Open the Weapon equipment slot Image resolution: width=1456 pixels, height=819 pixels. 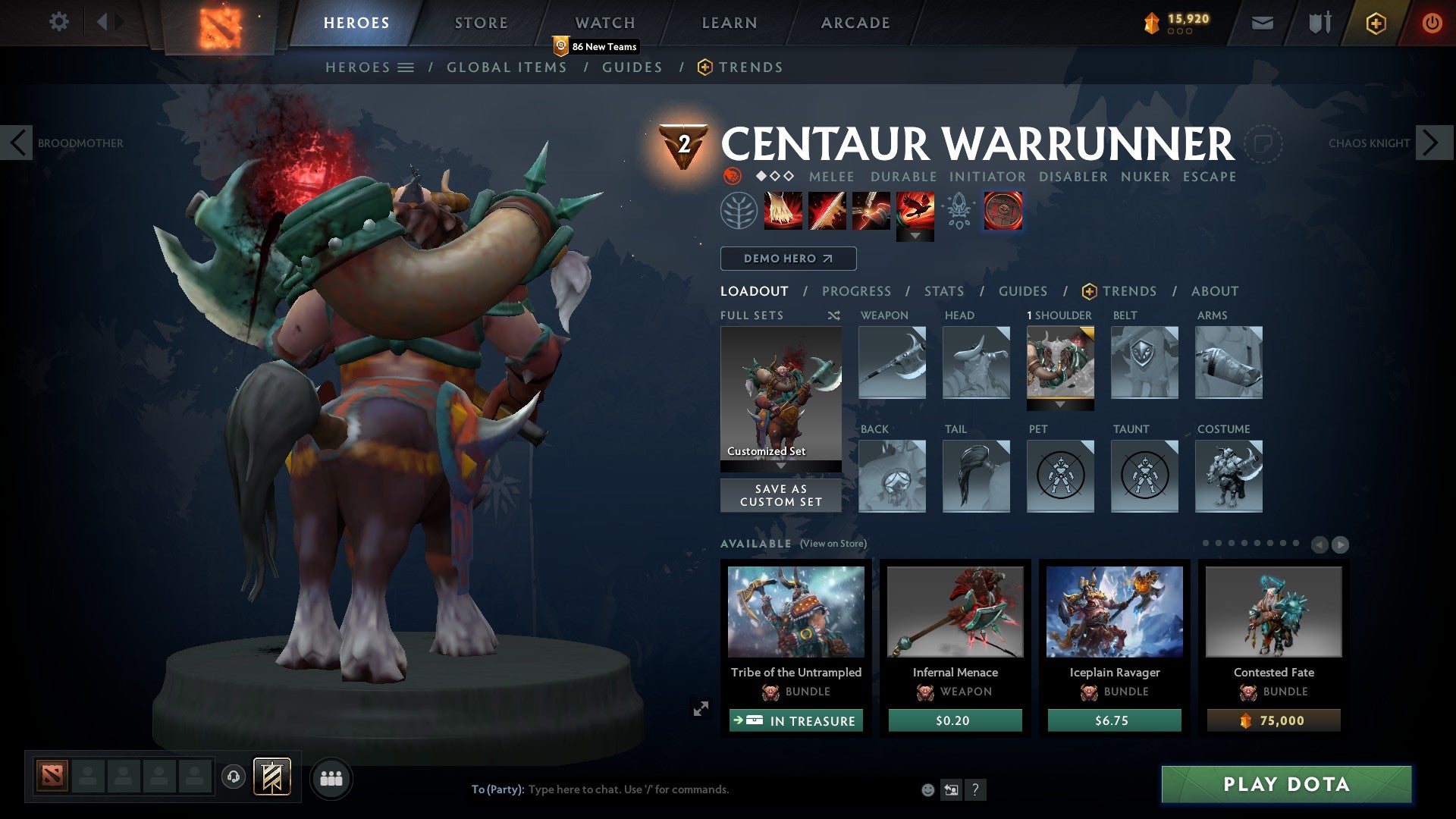coord(892,363)
